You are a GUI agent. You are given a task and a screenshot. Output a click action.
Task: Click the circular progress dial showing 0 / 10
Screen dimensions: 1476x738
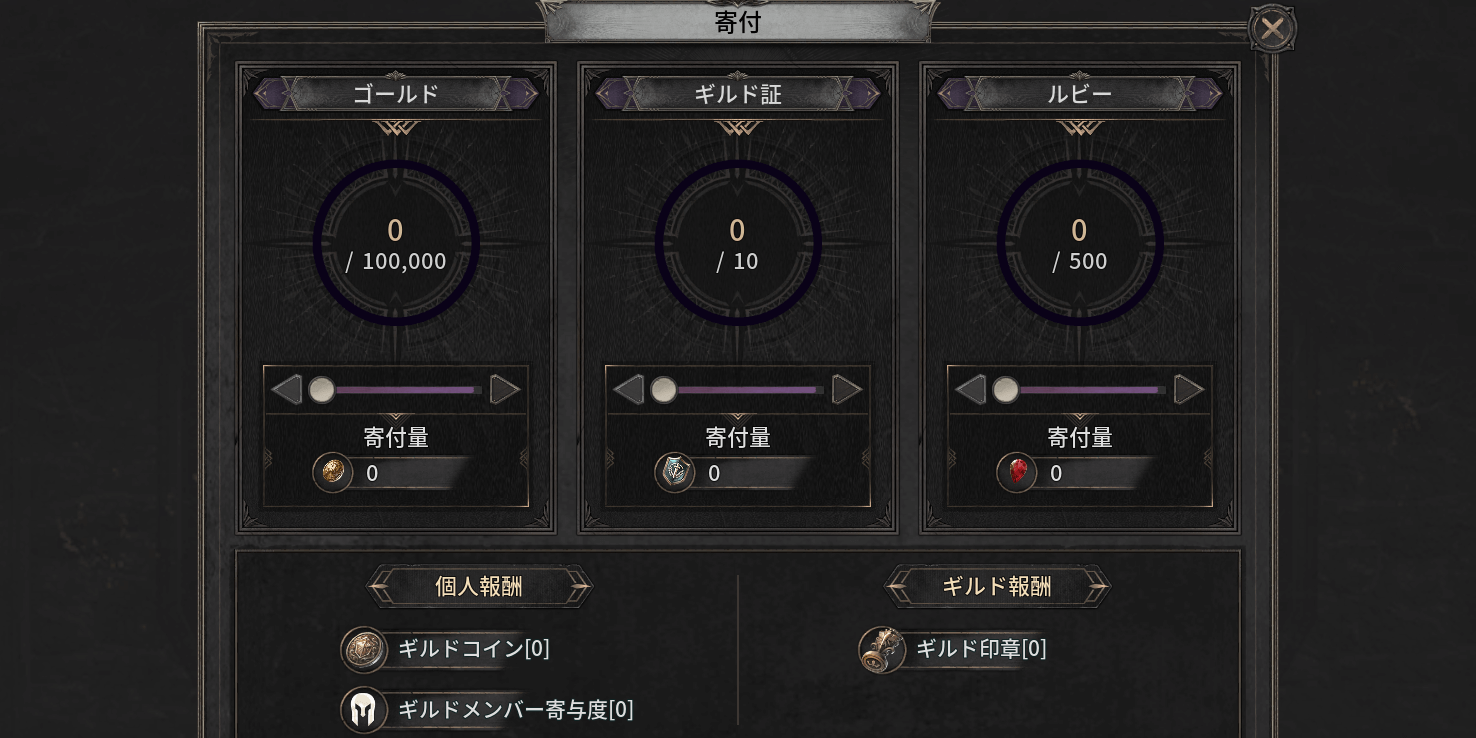tap(737, 241)
